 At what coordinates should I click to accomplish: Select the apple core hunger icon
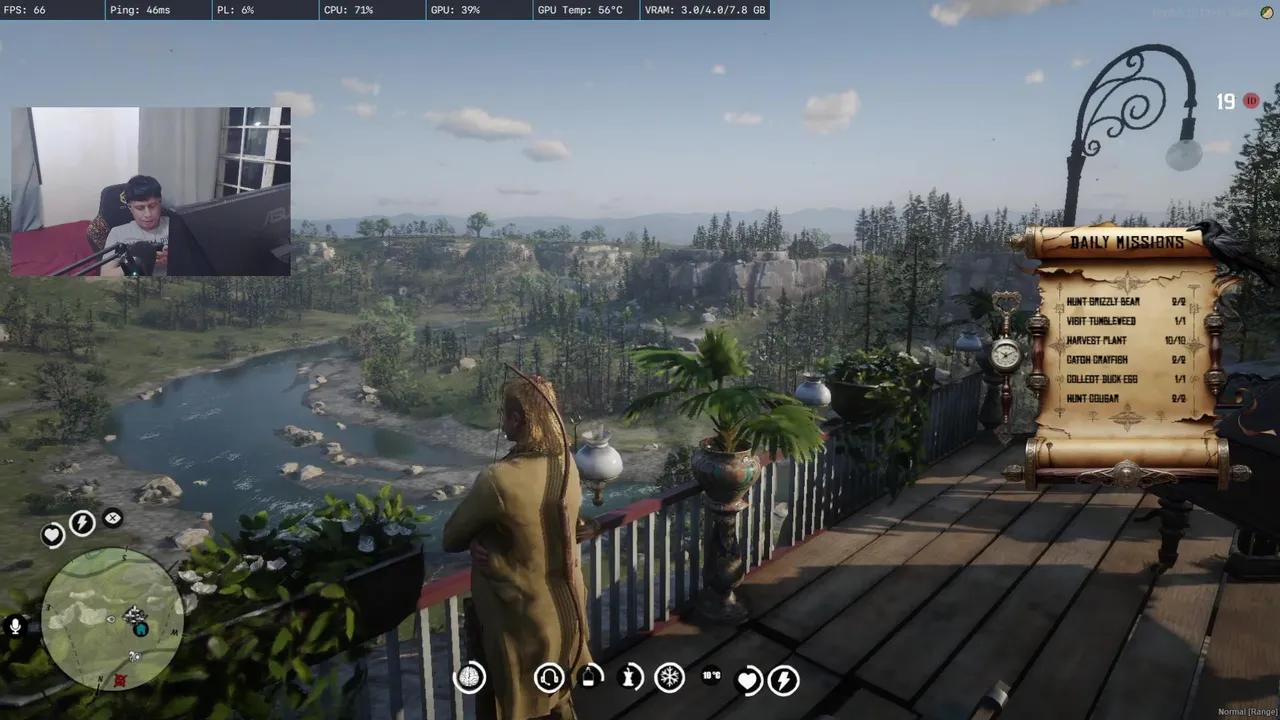pyautogui.click(x=631, y=678)
